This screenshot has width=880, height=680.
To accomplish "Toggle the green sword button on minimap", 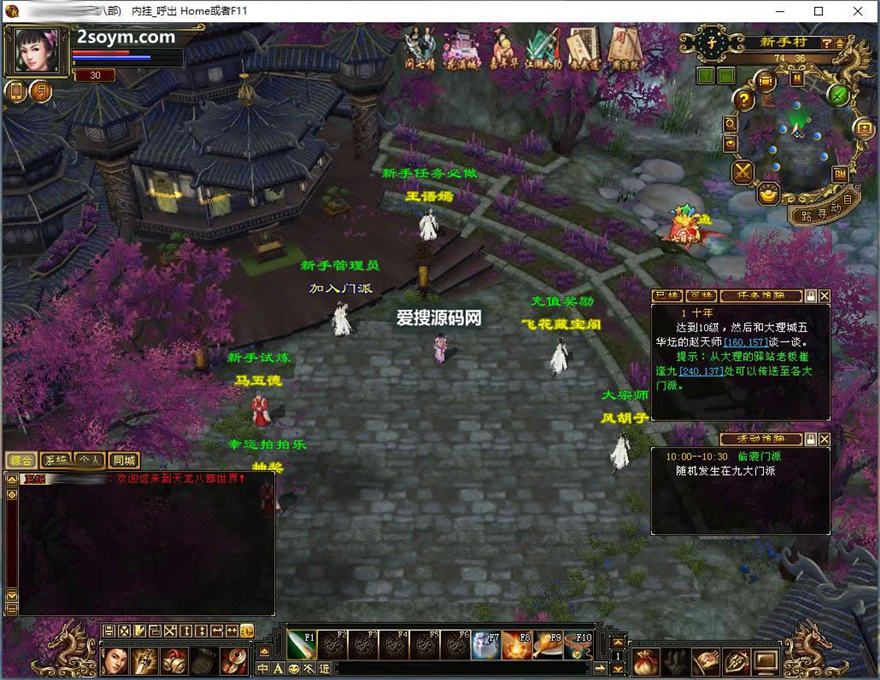I will pos(839,95).
